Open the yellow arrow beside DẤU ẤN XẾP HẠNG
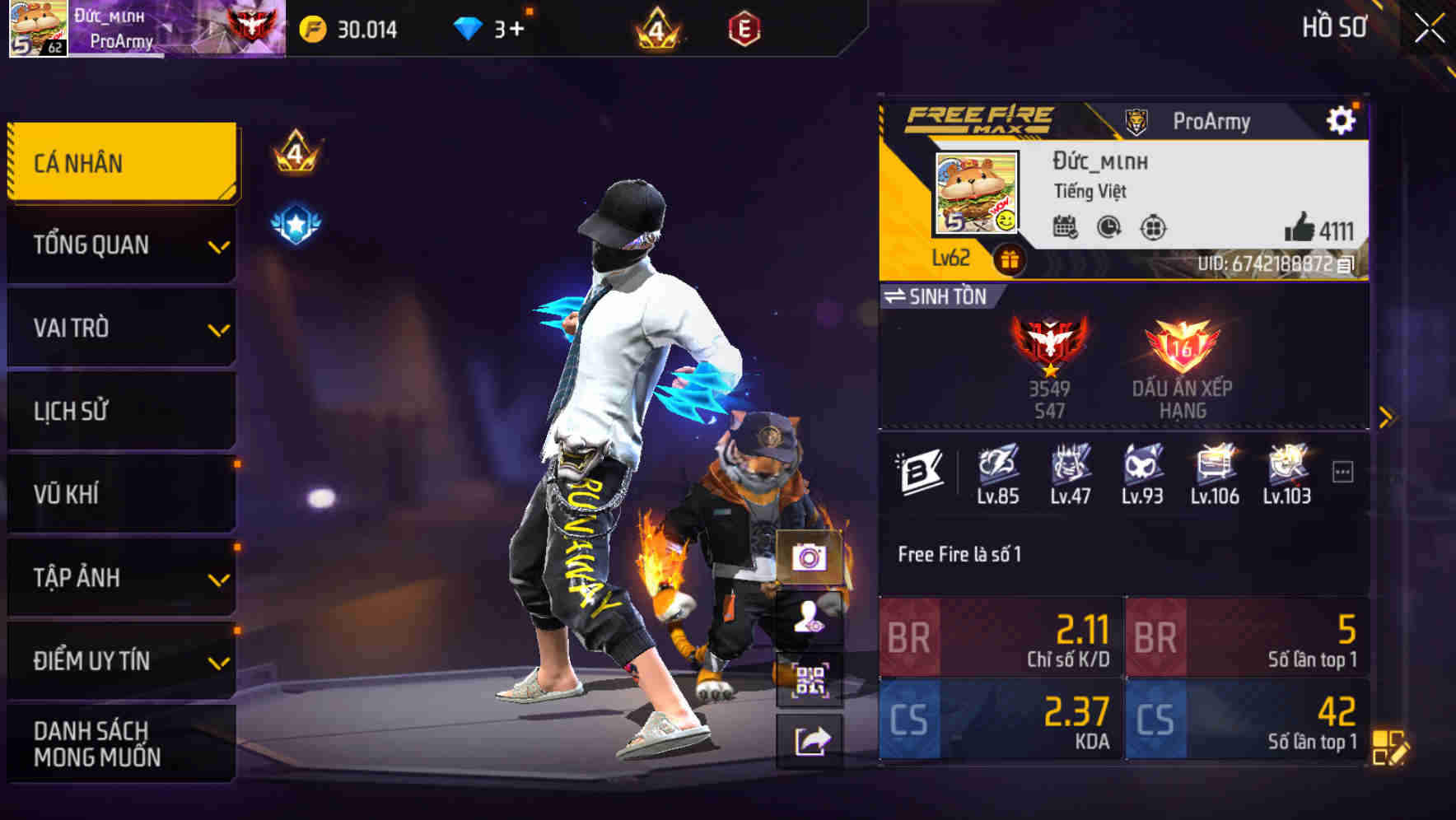 [1386, 417]
